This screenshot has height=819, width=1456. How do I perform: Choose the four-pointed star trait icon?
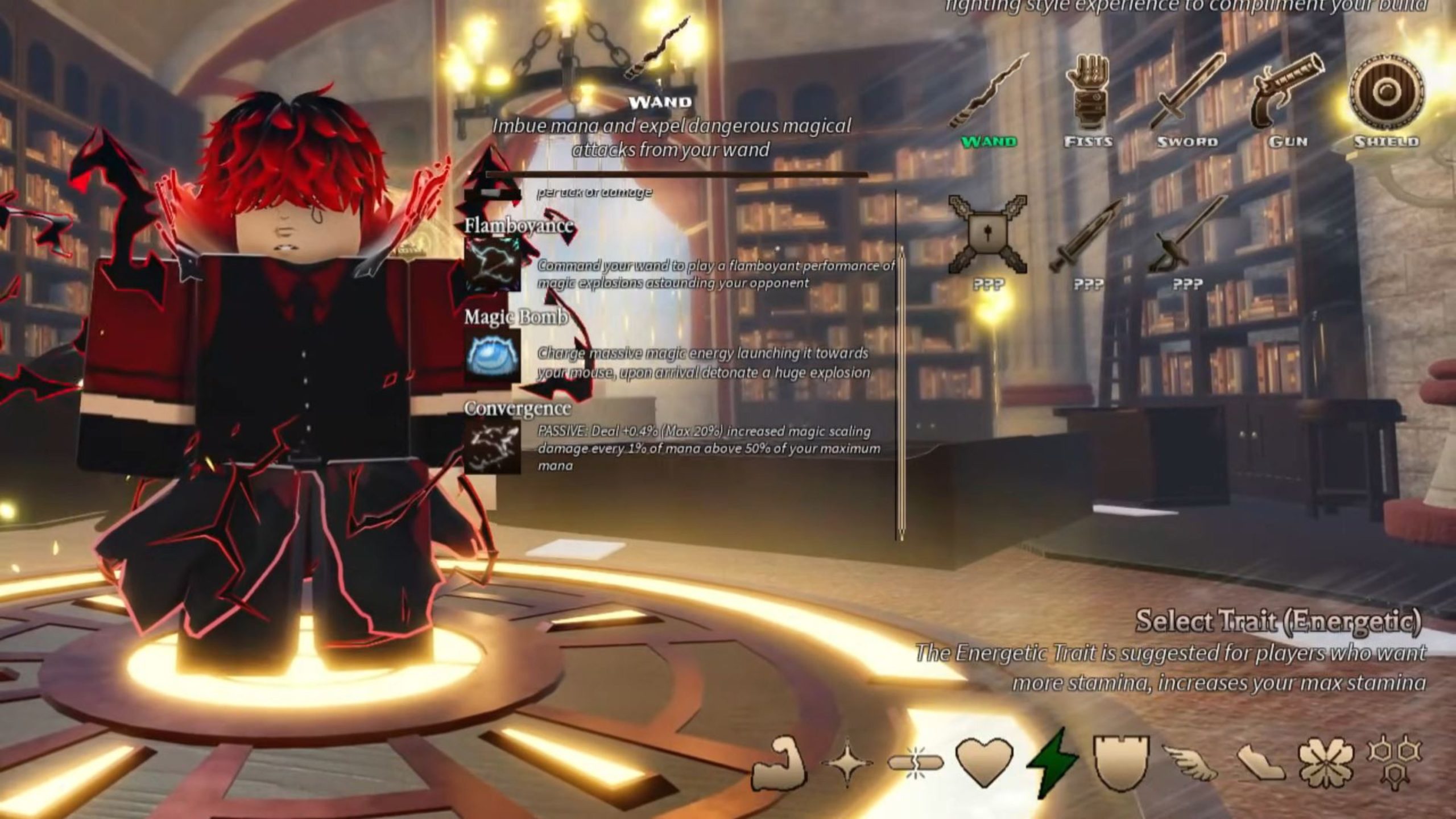(847, 763)
